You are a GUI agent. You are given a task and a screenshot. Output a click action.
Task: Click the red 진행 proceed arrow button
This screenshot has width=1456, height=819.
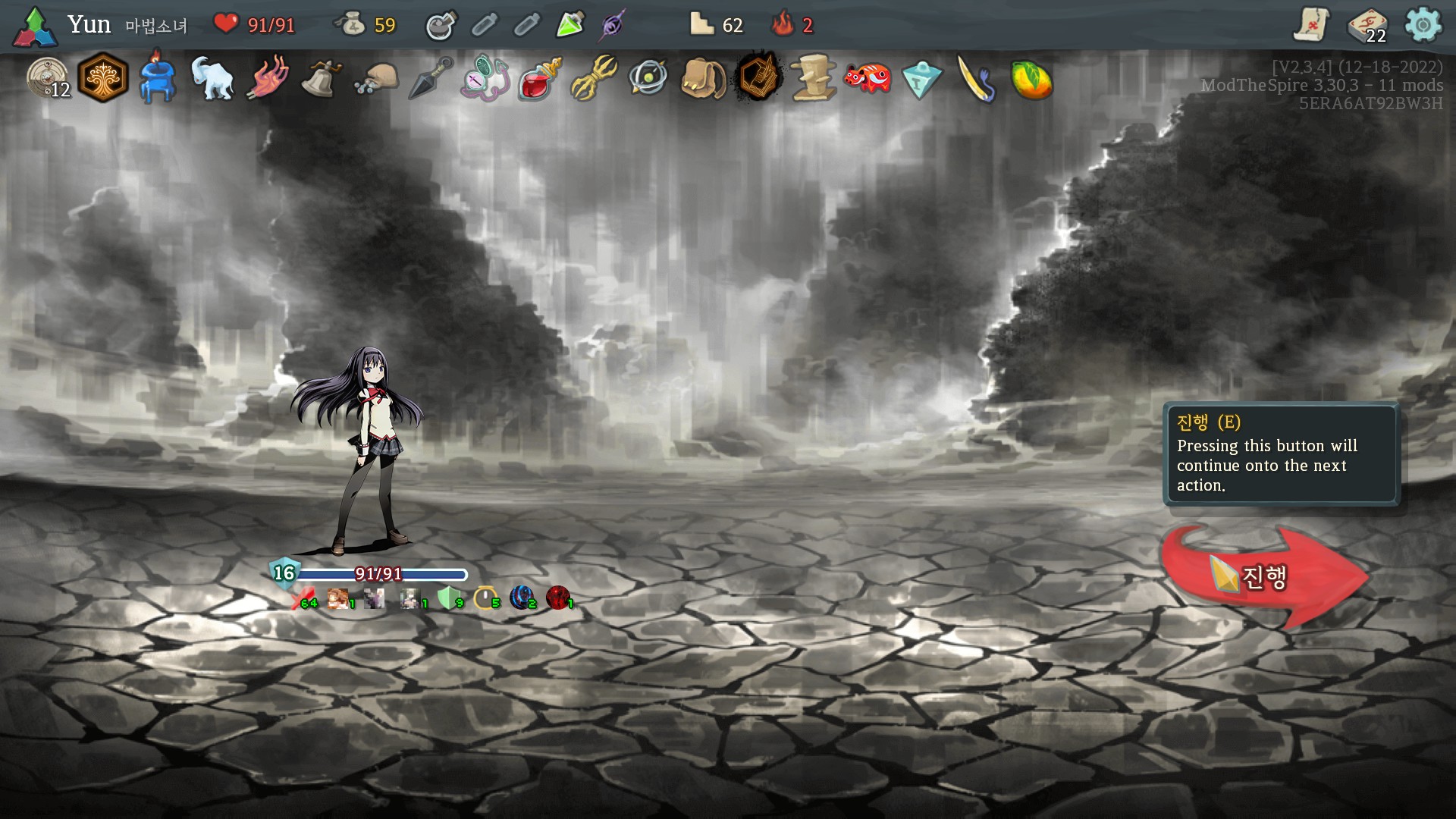pos(1263,576)
